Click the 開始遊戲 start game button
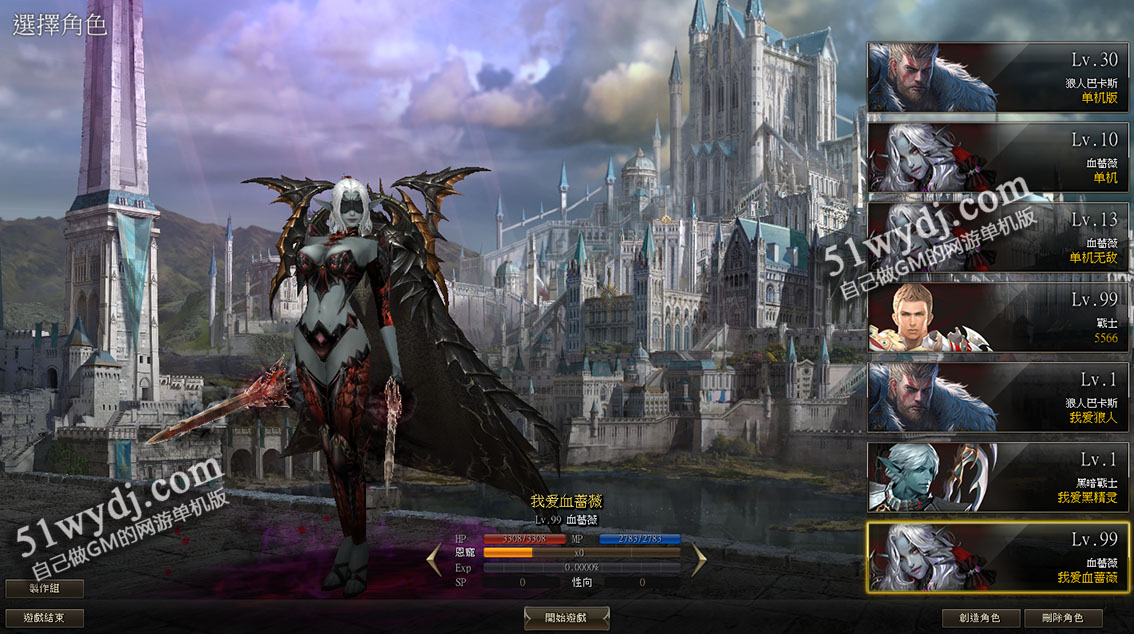The image size is (1134, 634). coord(566,618)
